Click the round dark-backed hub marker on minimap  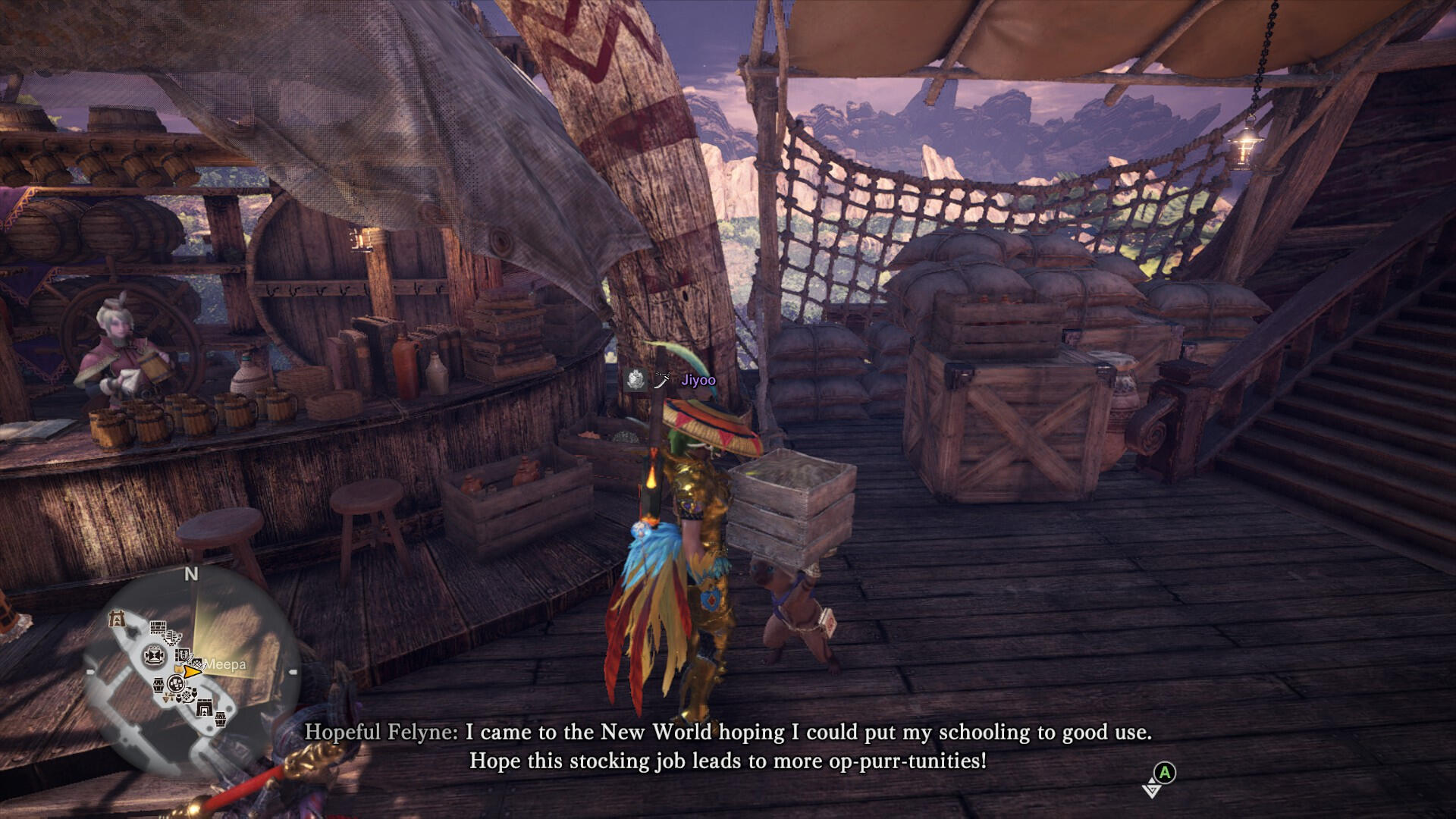(154, 654)
